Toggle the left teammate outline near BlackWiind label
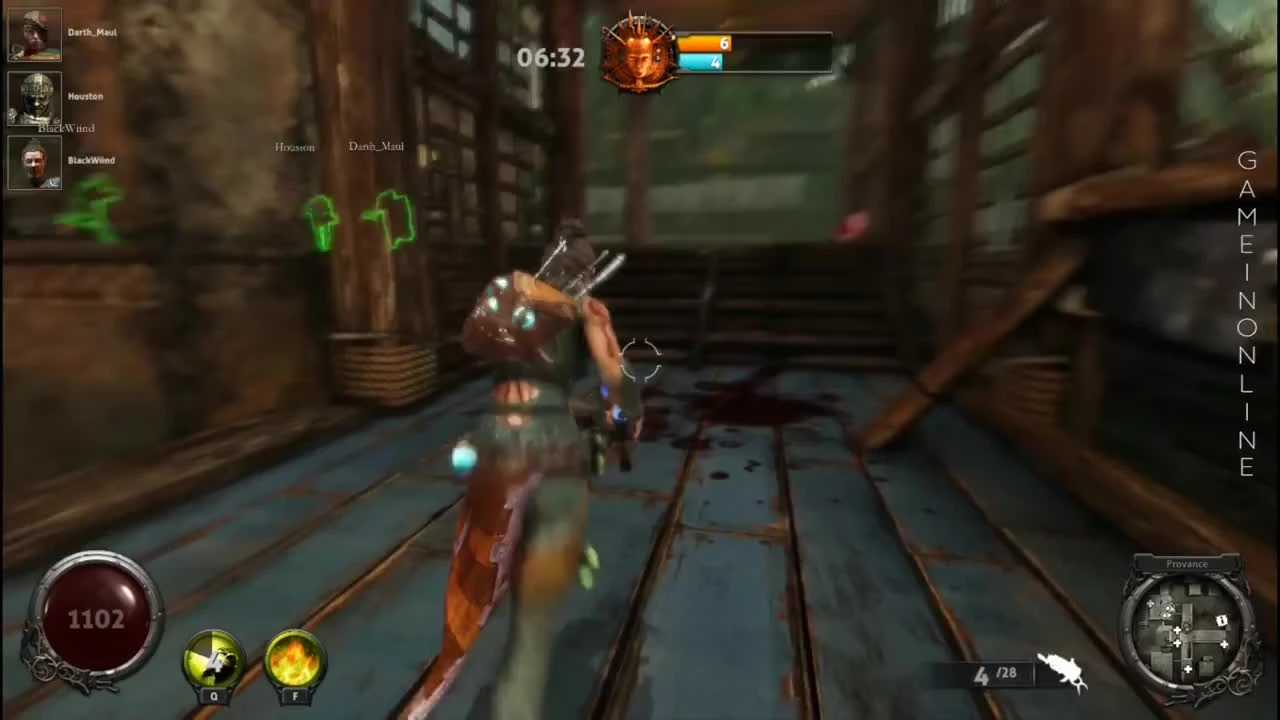The height and width of the screenshot is (720, 1280). click(x=95, y=210)
